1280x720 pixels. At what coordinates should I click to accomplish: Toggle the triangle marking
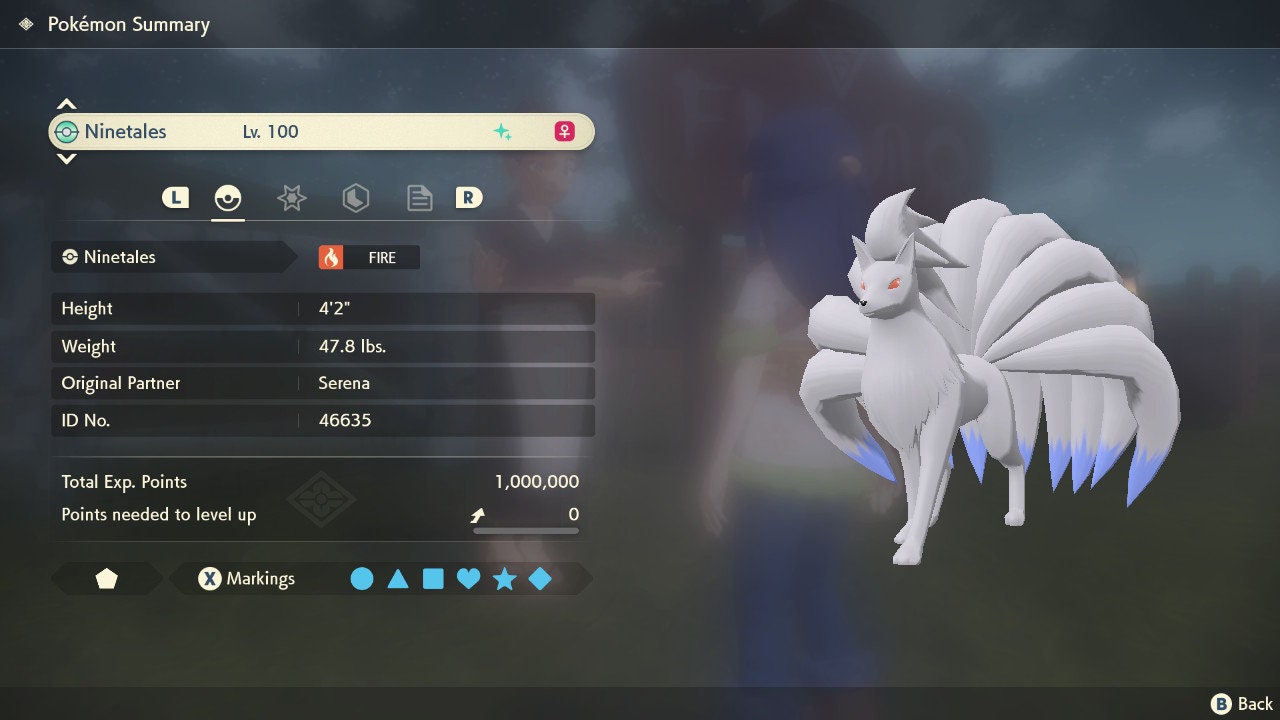(398, 579)
